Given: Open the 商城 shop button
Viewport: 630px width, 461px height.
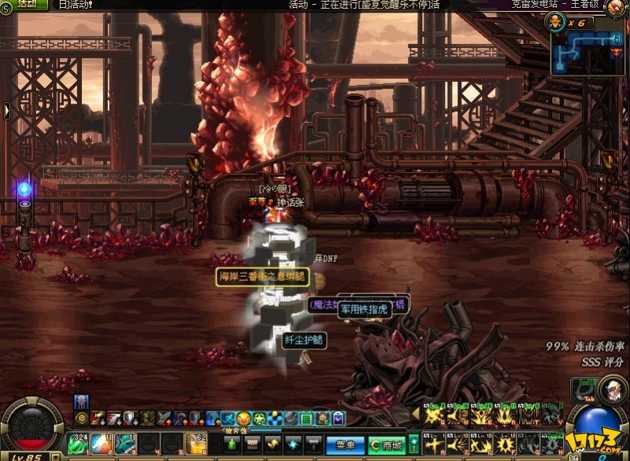Looking at the screenshot, I should click(x=388, y=444).
